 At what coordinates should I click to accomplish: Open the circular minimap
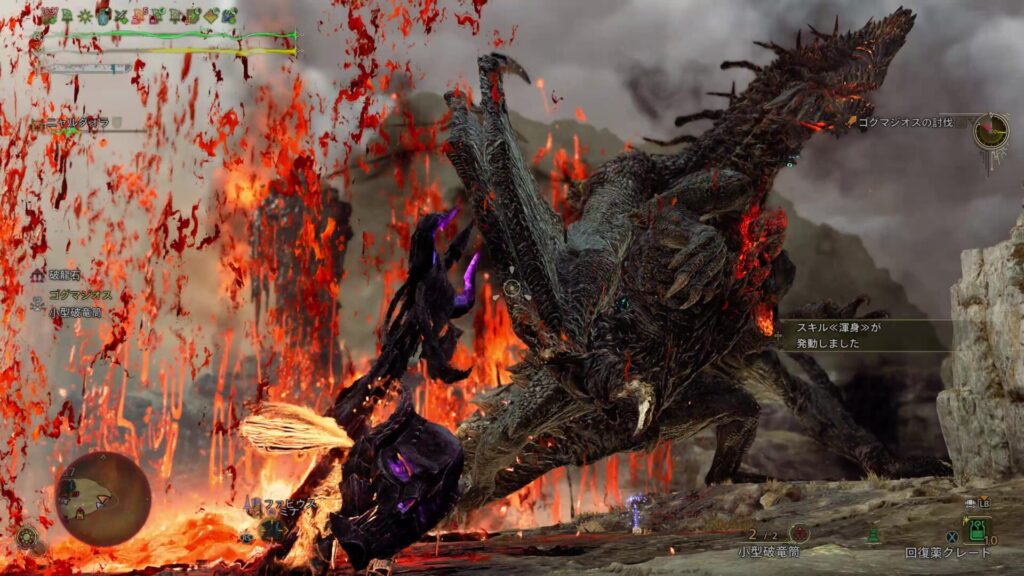pos(103,499)
